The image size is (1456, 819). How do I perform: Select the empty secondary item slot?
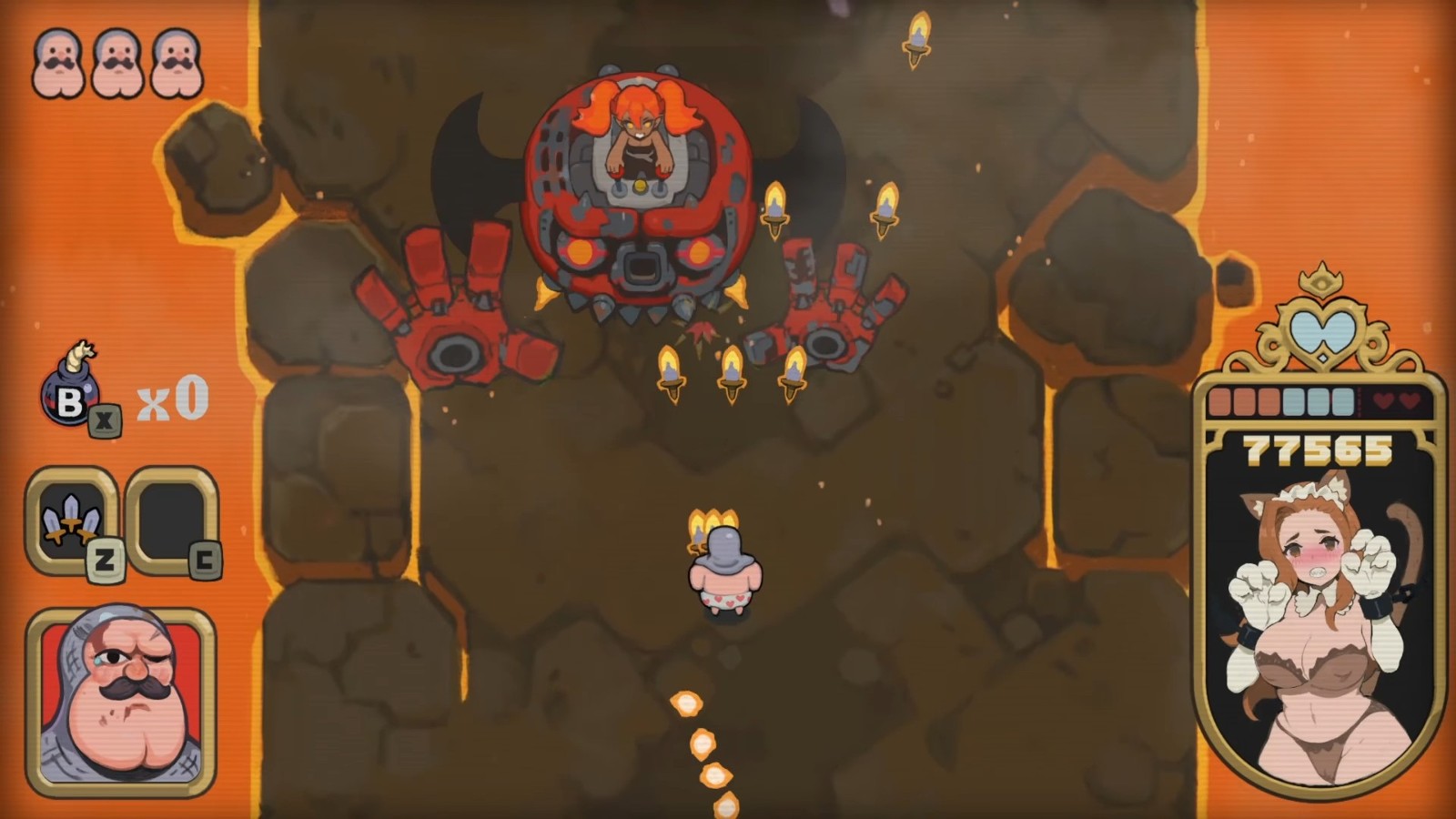[x=171, y=518]
